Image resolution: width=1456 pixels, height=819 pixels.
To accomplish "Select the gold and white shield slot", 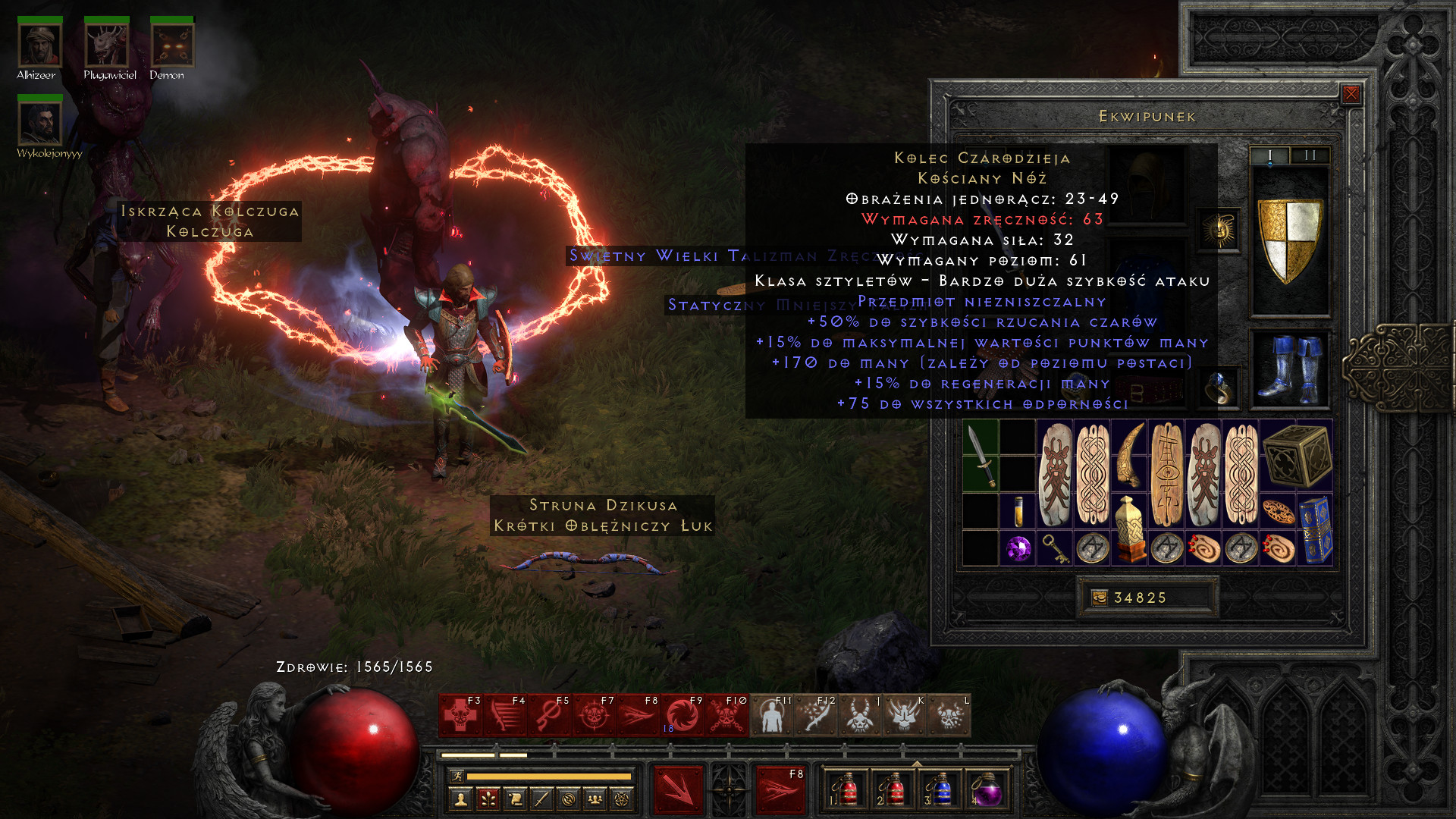I will click(1289, 241).
